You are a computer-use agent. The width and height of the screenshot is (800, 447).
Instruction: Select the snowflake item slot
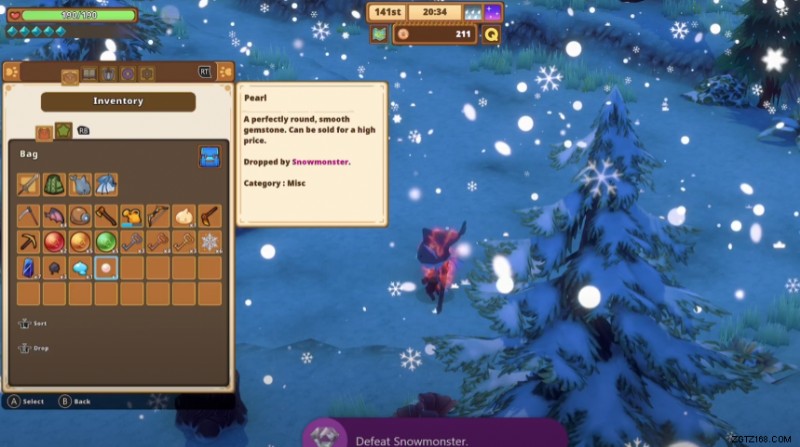tap(209, 242)
